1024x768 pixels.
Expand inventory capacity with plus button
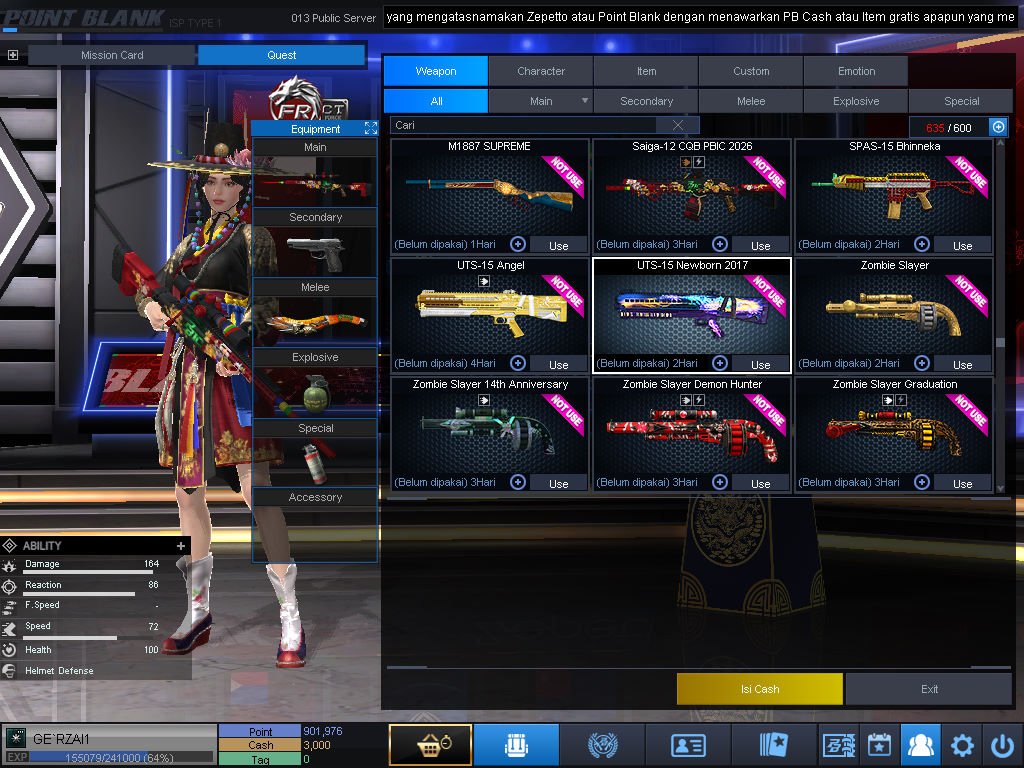[x=998, y=127]
